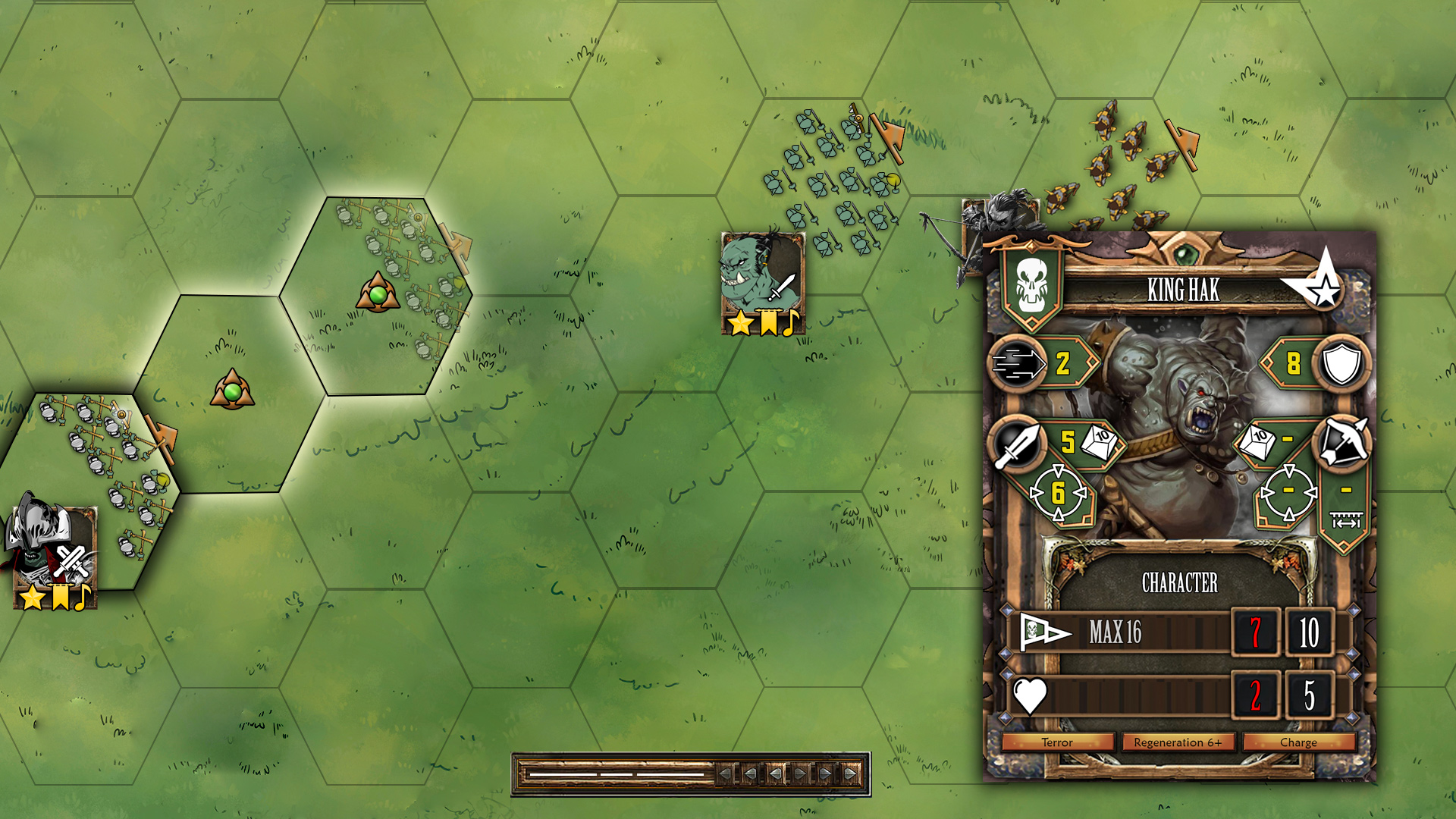This screenshot has width=1456, height=819.
Task: Click the green move marker on the empty highlighted hex
Action: (232, 391)
